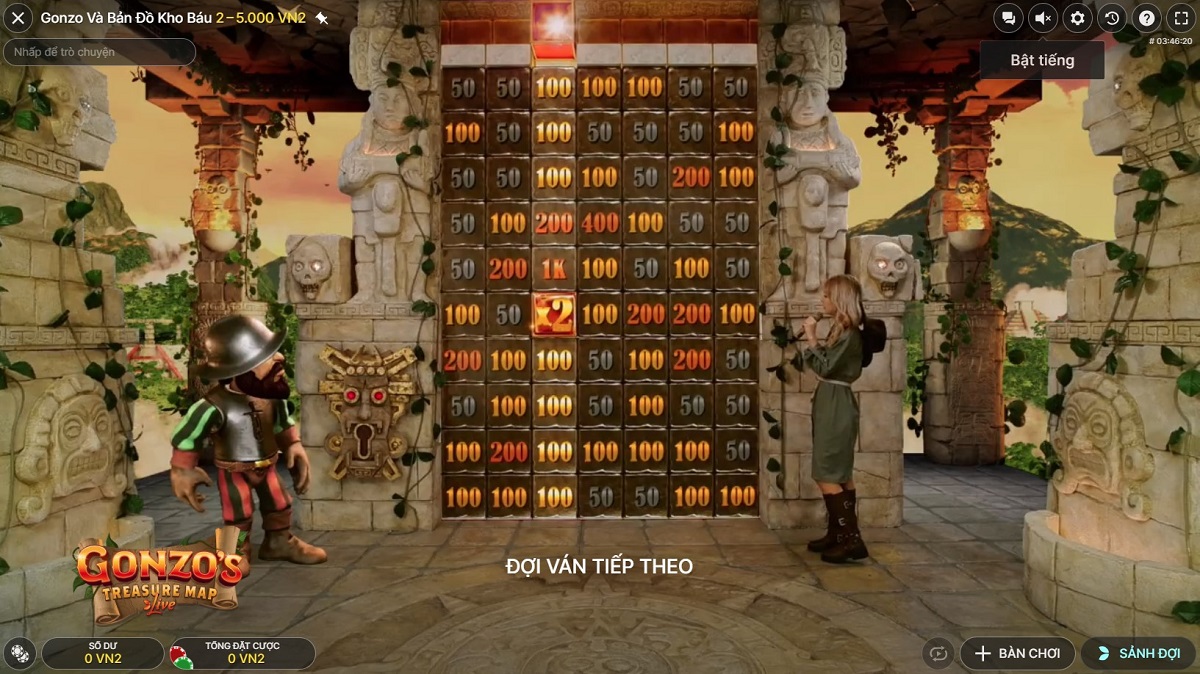Open the BÀN CHƠI add-table button
This screenshot has height=674, width=1200.
click(1017, 653)
